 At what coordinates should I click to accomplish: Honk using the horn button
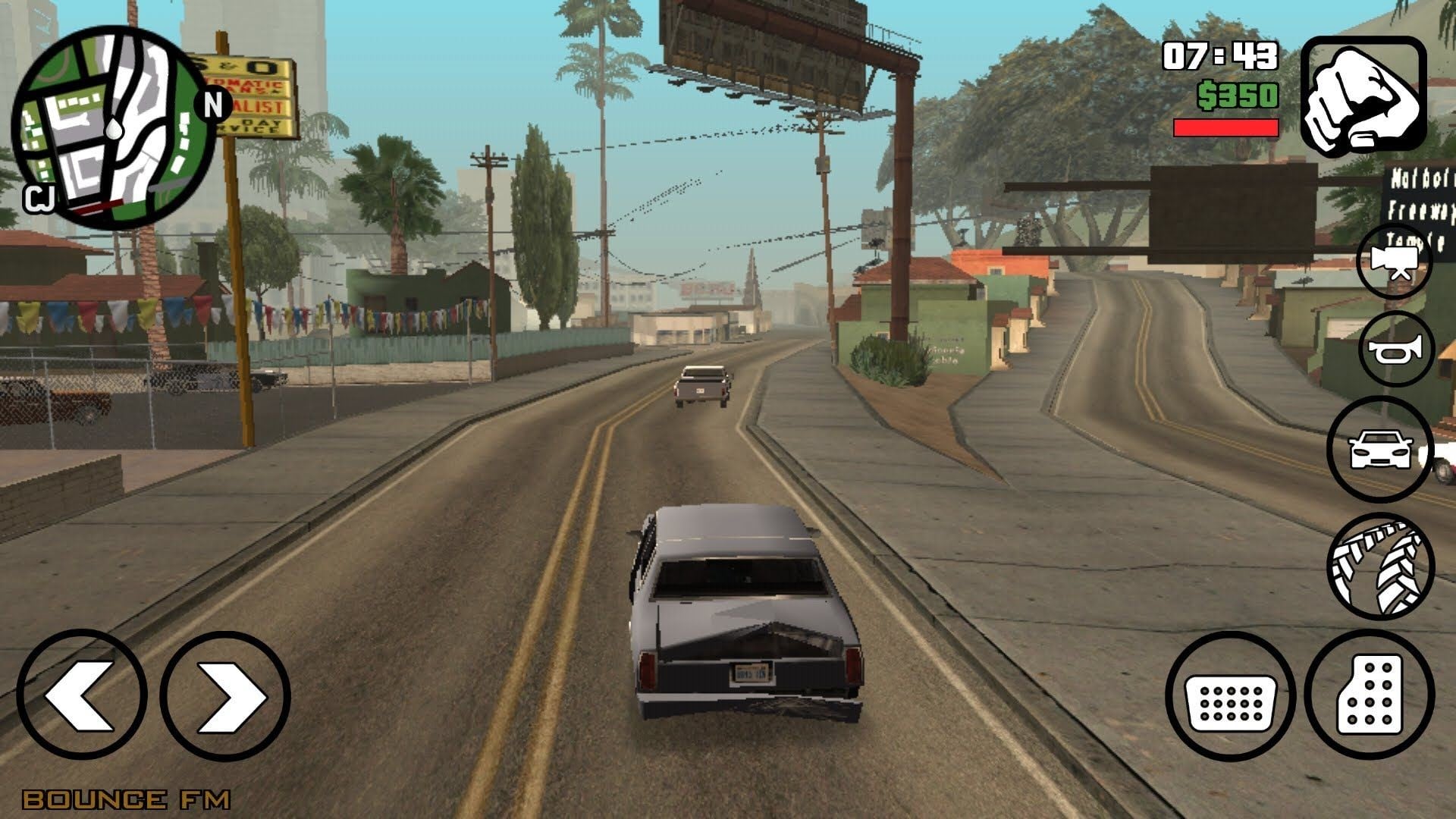pos(1396,349)
